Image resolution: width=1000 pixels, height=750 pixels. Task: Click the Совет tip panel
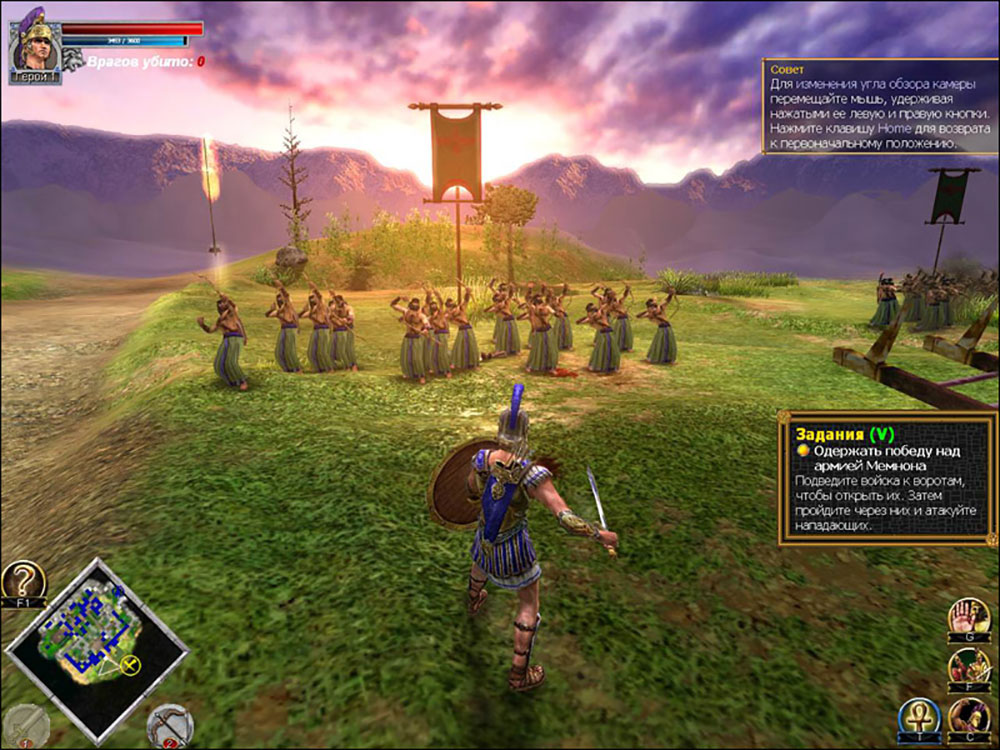[879, 107]
